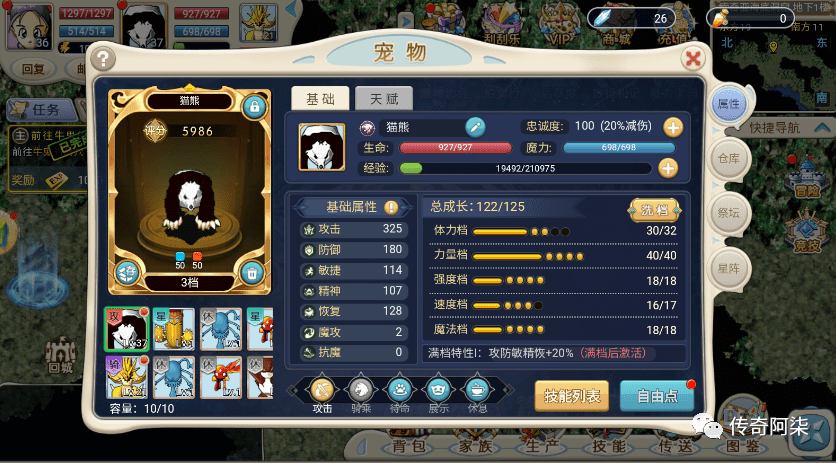The height and width of the screenshot is (463, 836).
Task: Set pet to 骑乘 riding mode
Action: pyautogui.click(x=360, y=389)
